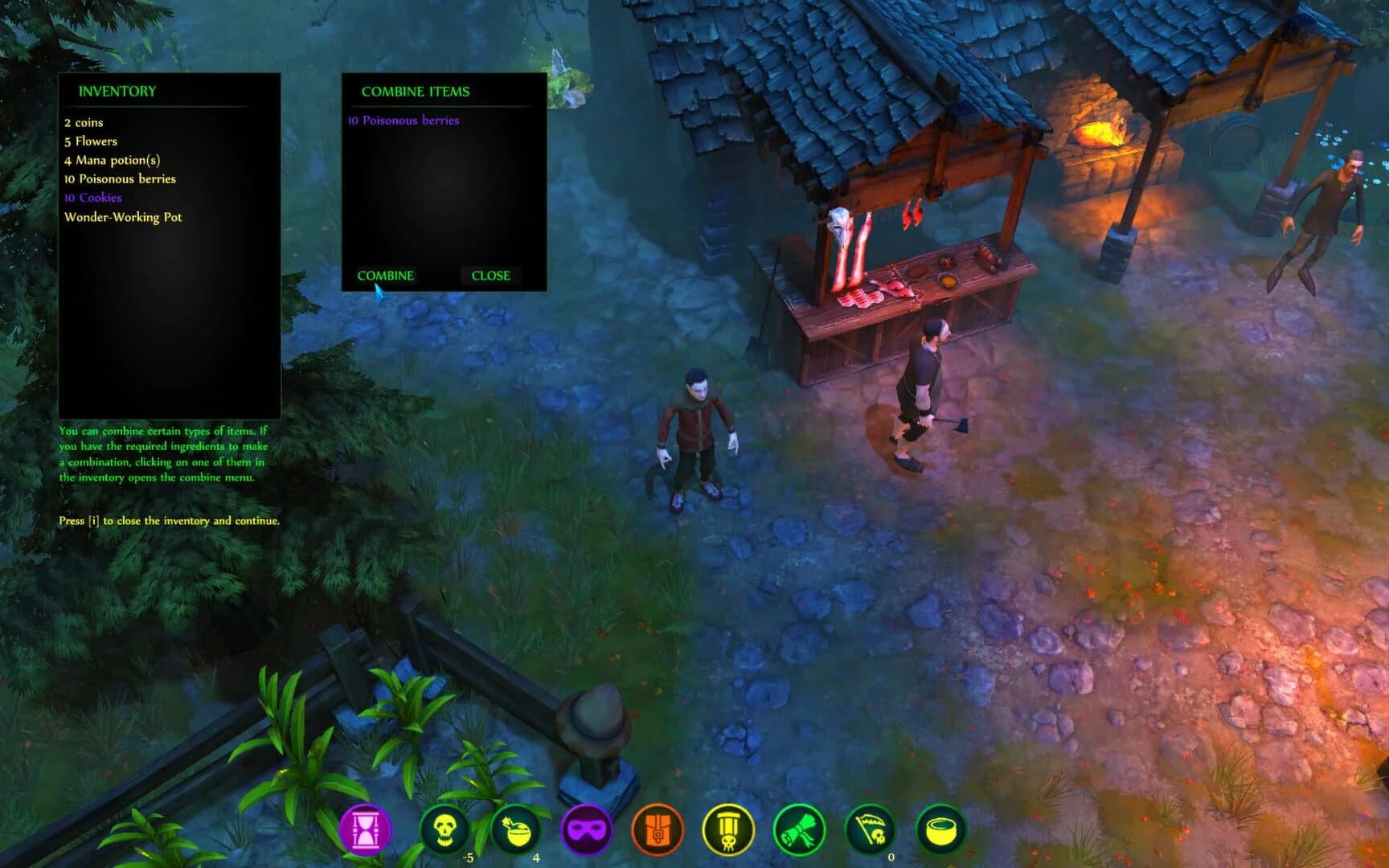Click CLOSE in the Combine Items panel
The width and height of the screenshot is (1389, 868).
click(490, 276)
